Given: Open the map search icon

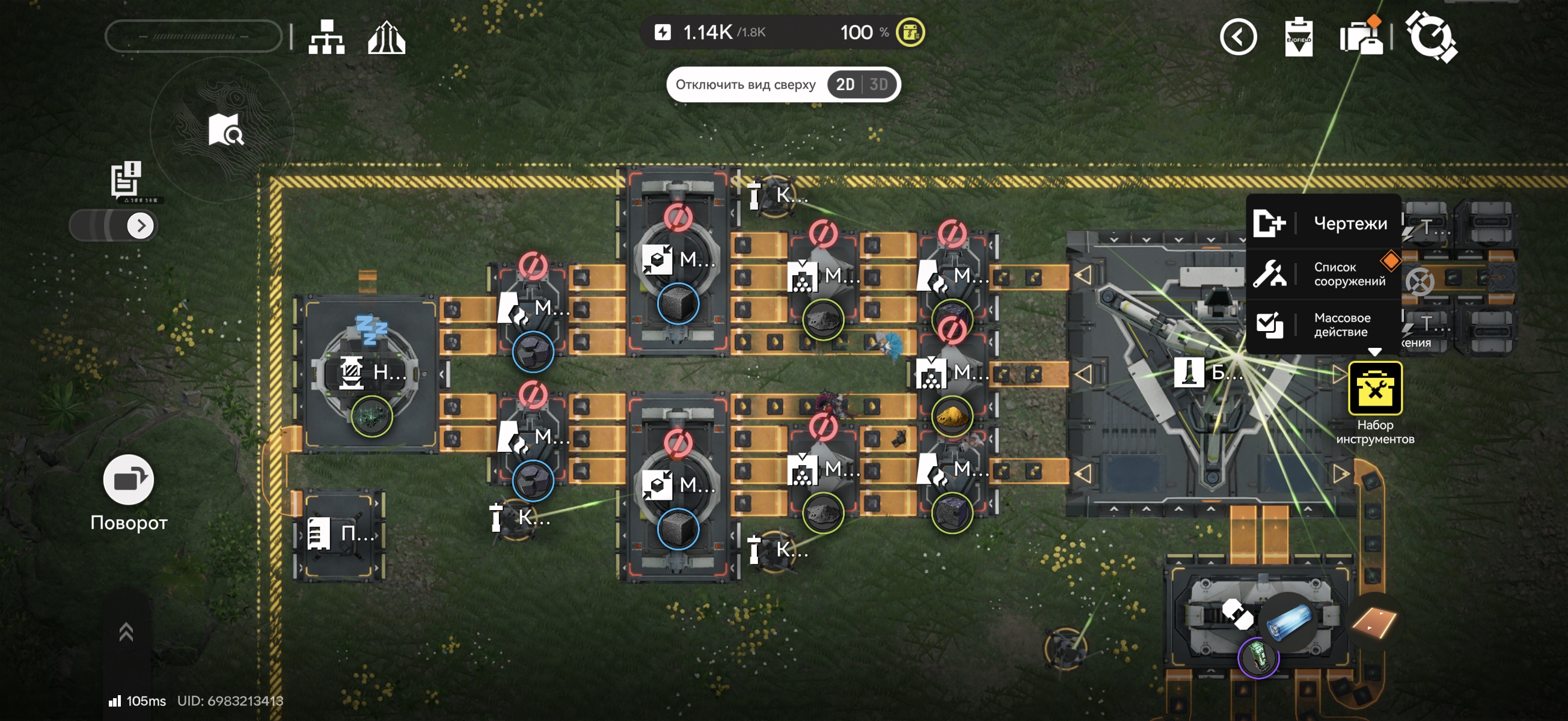Looking at the screenshot, I should click(x=225, y=130).
